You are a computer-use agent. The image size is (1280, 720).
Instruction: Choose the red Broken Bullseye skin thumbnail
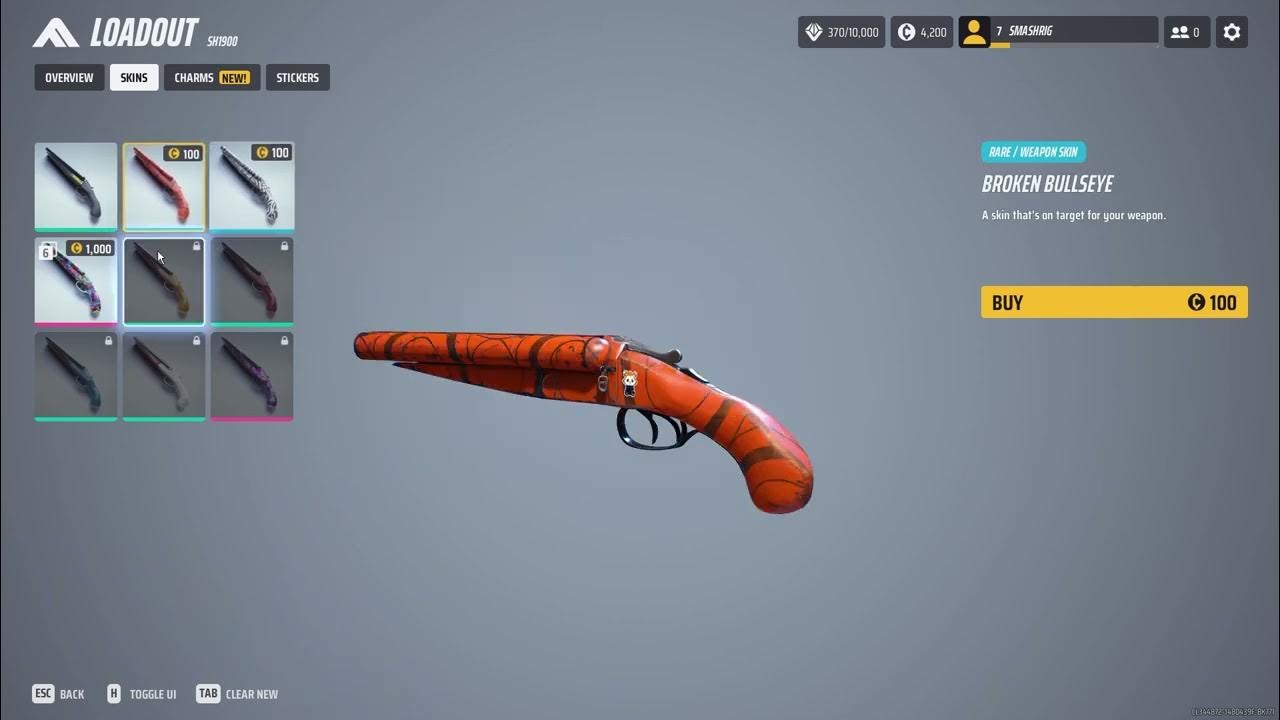[164, 187]
